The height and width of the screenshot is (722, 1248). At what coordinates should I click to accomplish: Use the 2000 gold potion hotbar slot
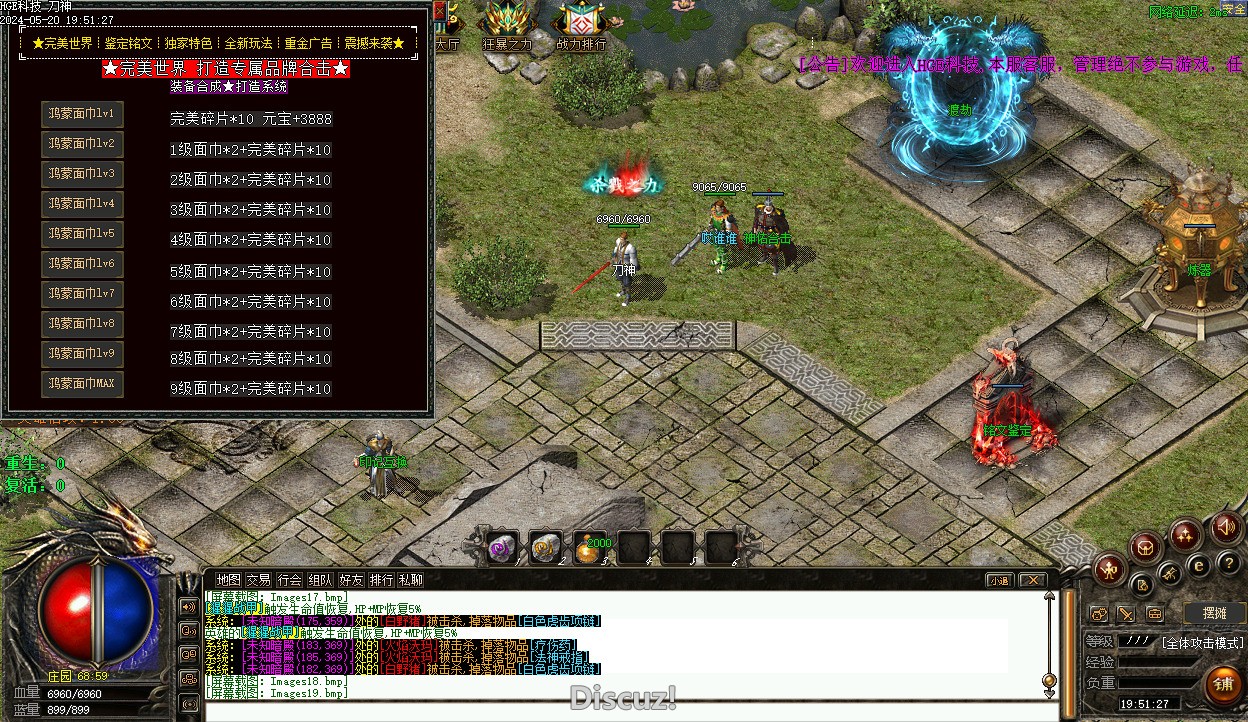pos(589,548)
